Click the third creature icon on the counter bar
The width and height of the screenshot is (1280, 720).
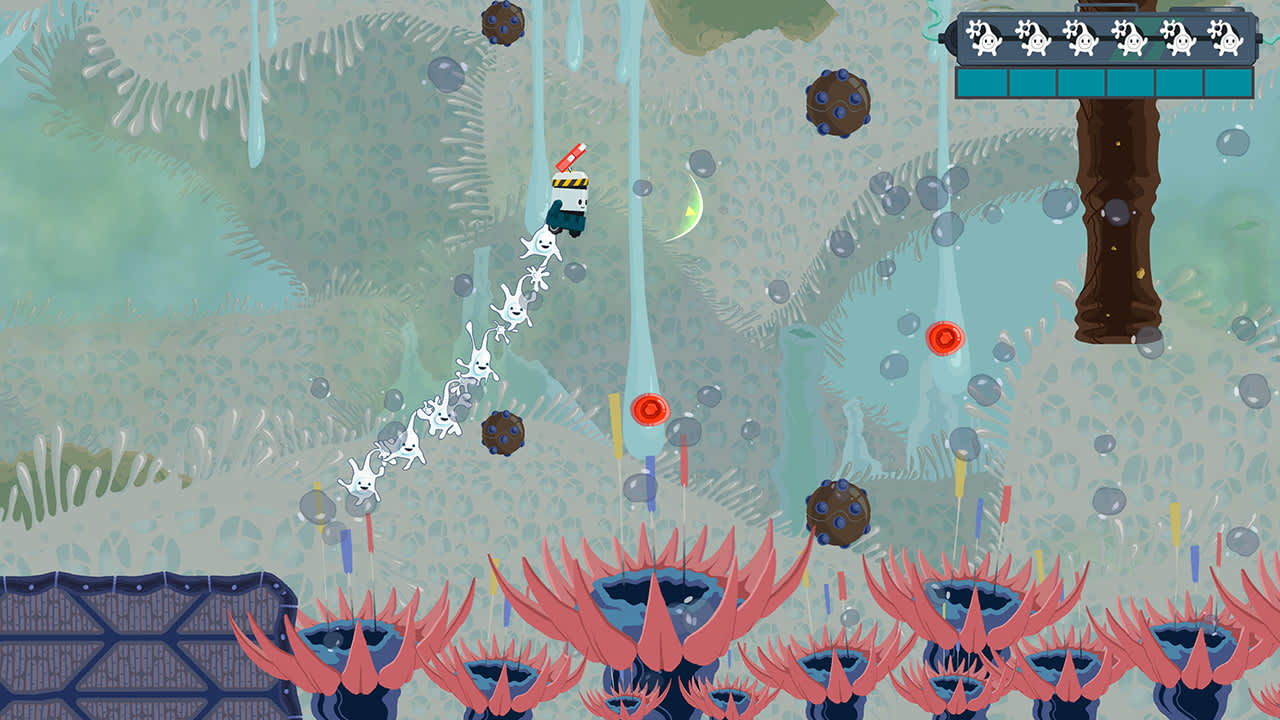click(1082, 38)
